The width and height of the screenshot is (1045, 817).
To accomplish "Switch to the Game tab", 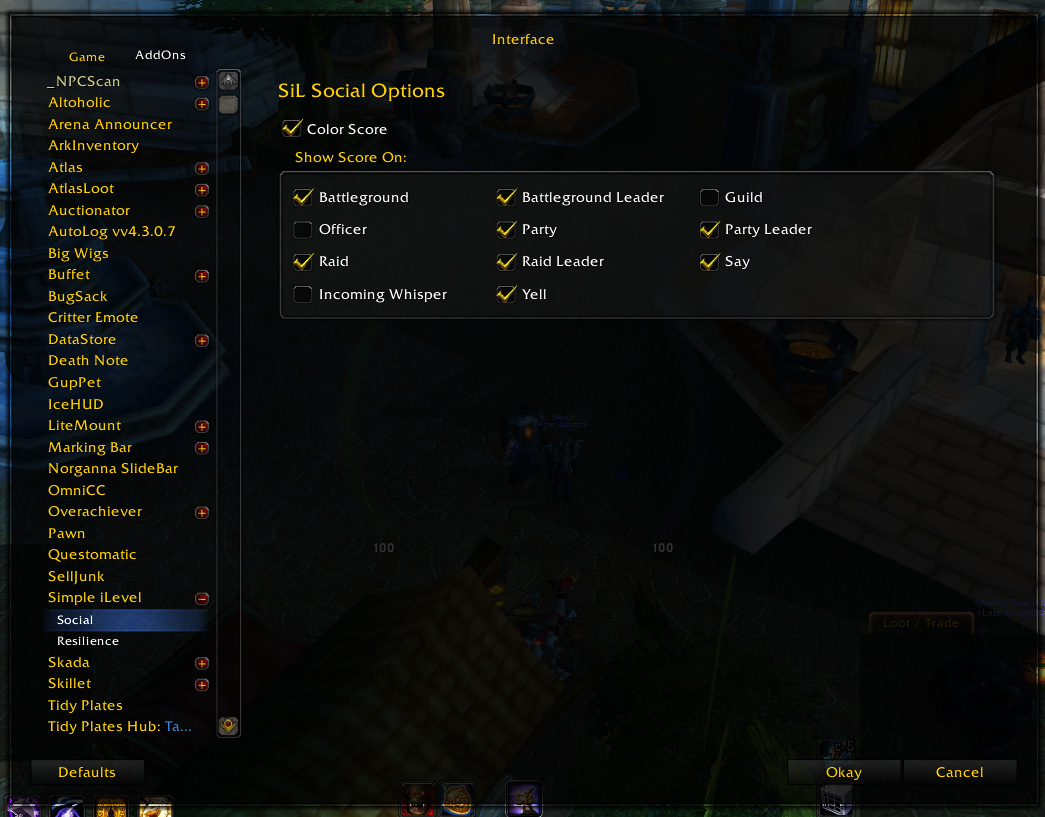I will coord(87,57).
